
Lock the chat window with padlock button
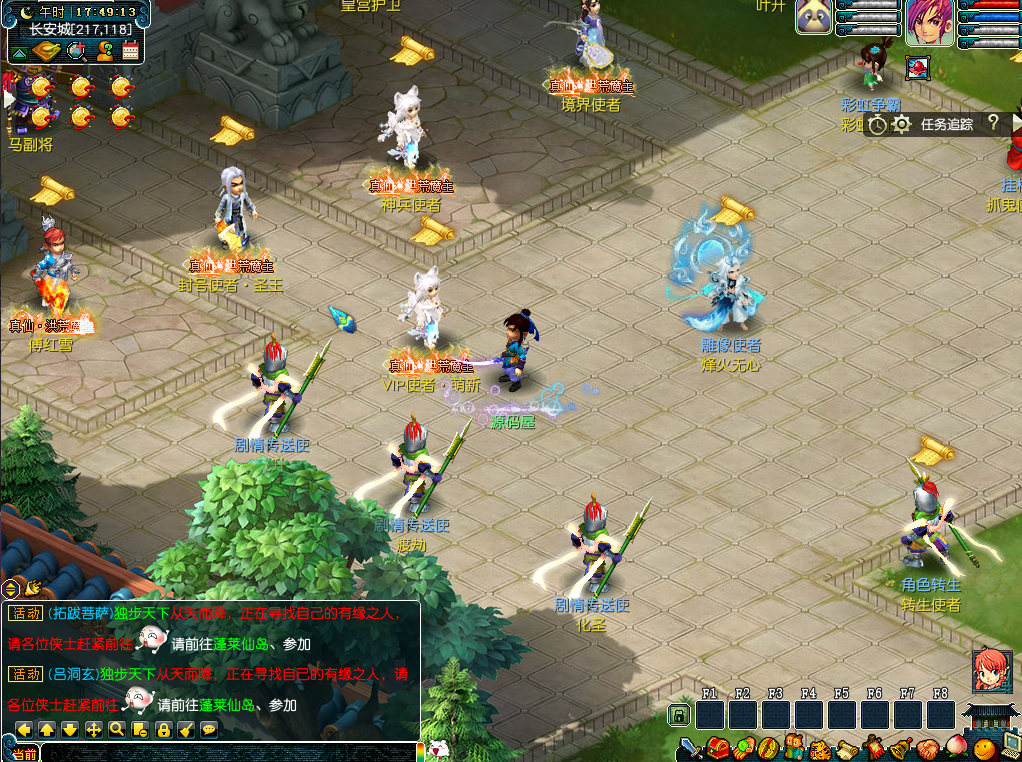pyautogui.click(x=163, y=729)
